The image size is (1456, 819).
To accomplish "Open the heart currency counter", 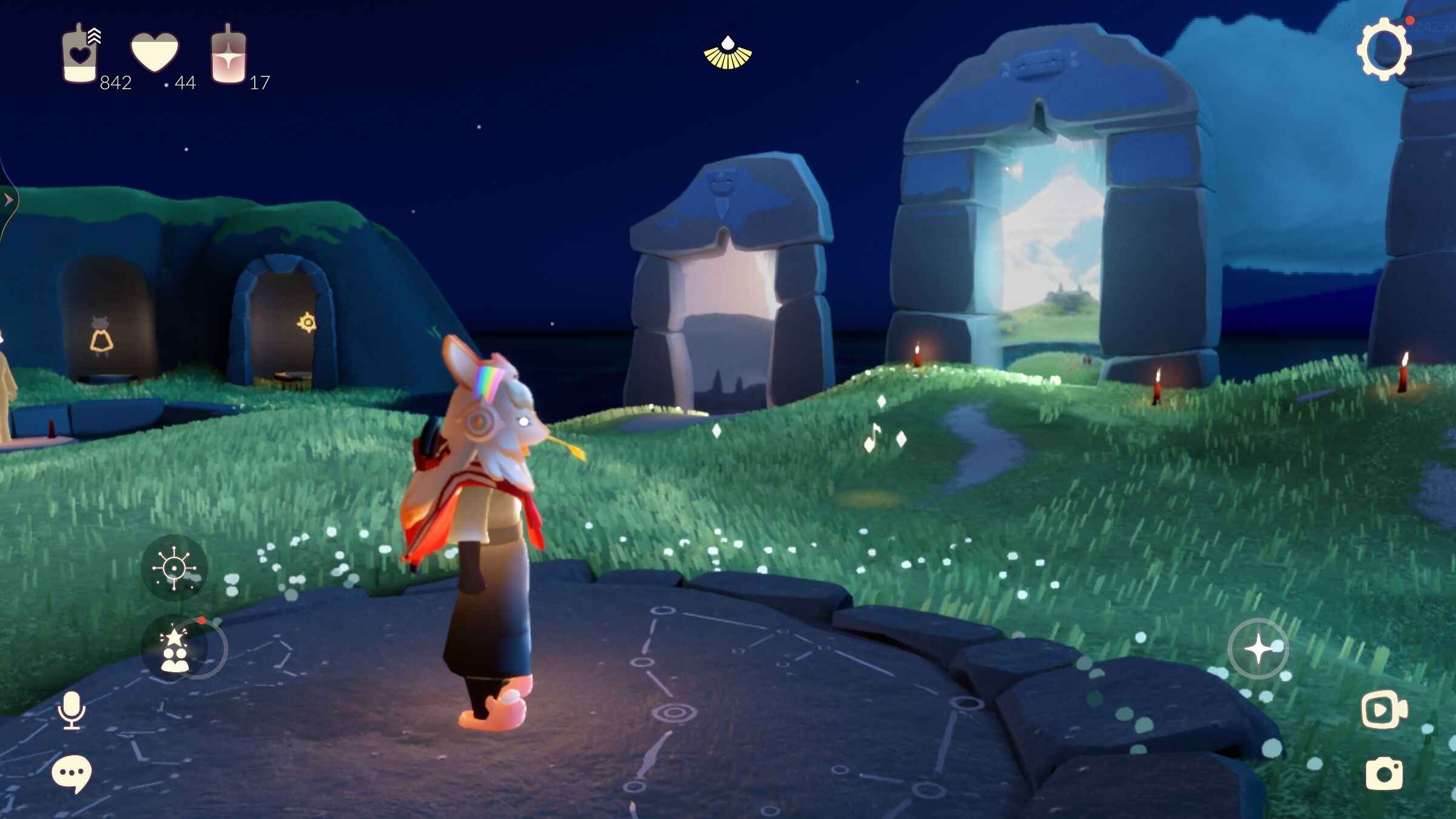I will tap(155, 53).
